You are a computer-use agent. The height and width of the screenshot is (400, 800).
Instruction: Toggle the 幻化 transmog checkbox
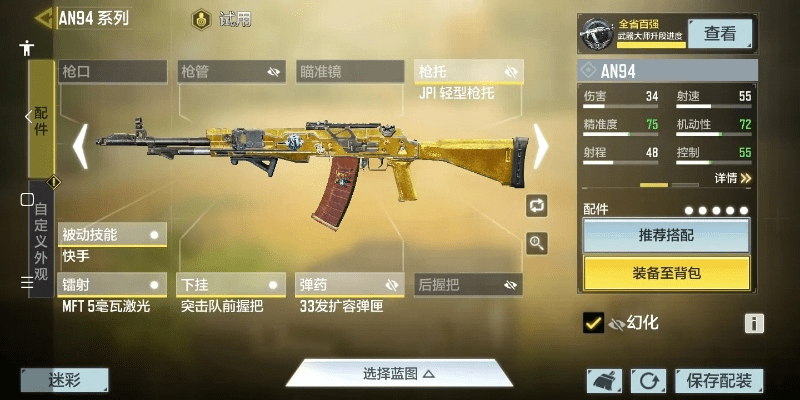(593, 323)
